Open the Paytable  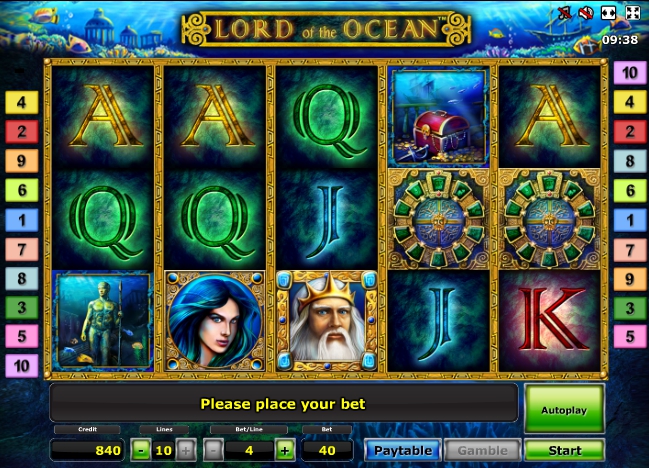click(402, 450)
